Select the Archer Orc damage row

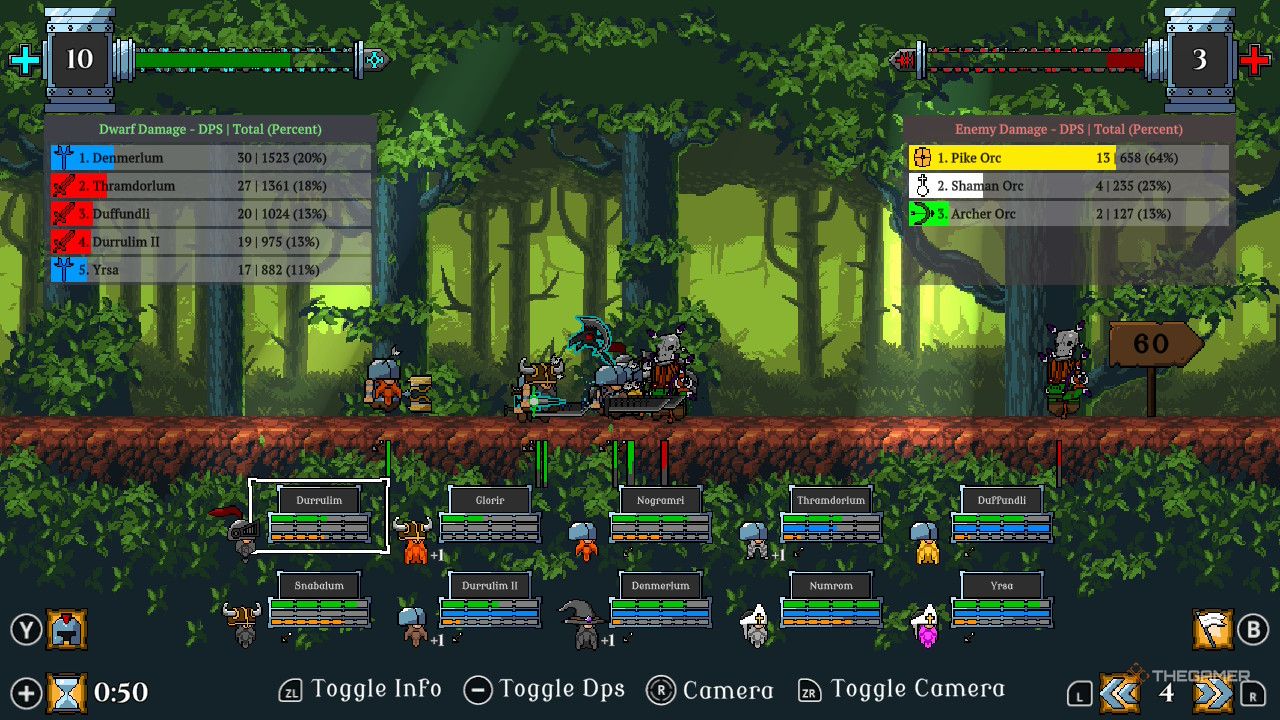click(1068, 214)
